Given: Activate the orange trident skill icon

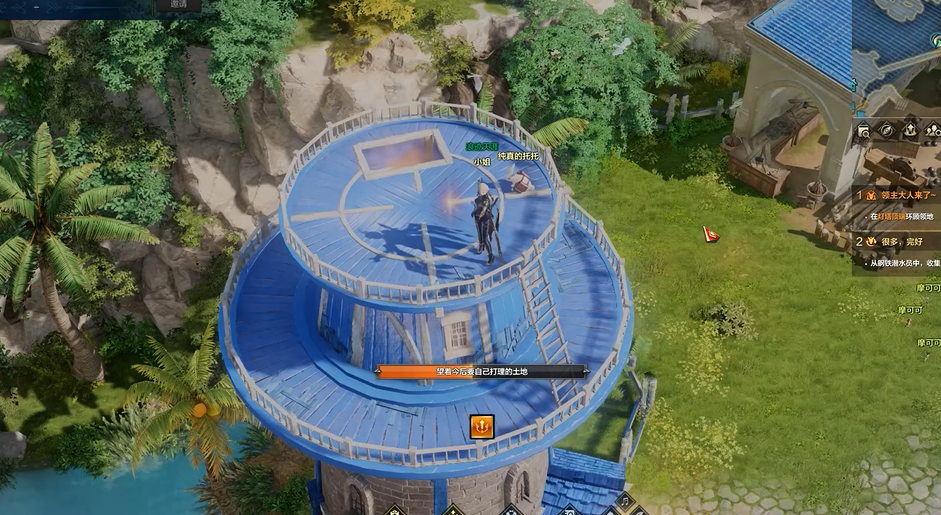Looking at the screenshot, I should pos(482,427).
